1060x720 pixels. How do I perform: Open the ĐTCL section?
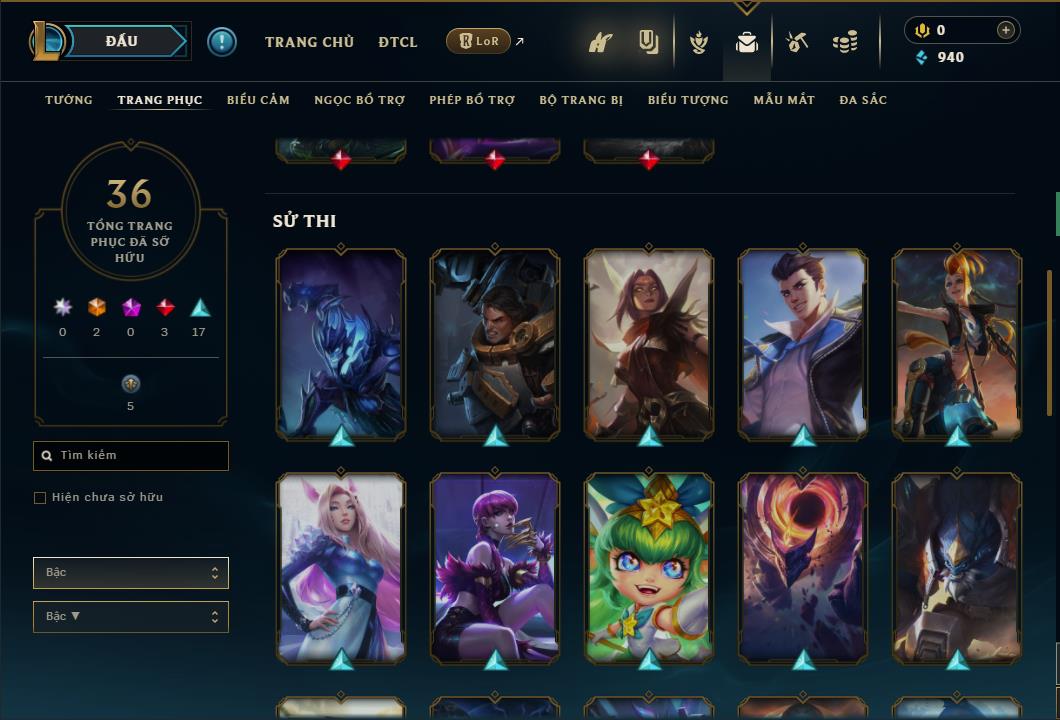click(398, 42)
